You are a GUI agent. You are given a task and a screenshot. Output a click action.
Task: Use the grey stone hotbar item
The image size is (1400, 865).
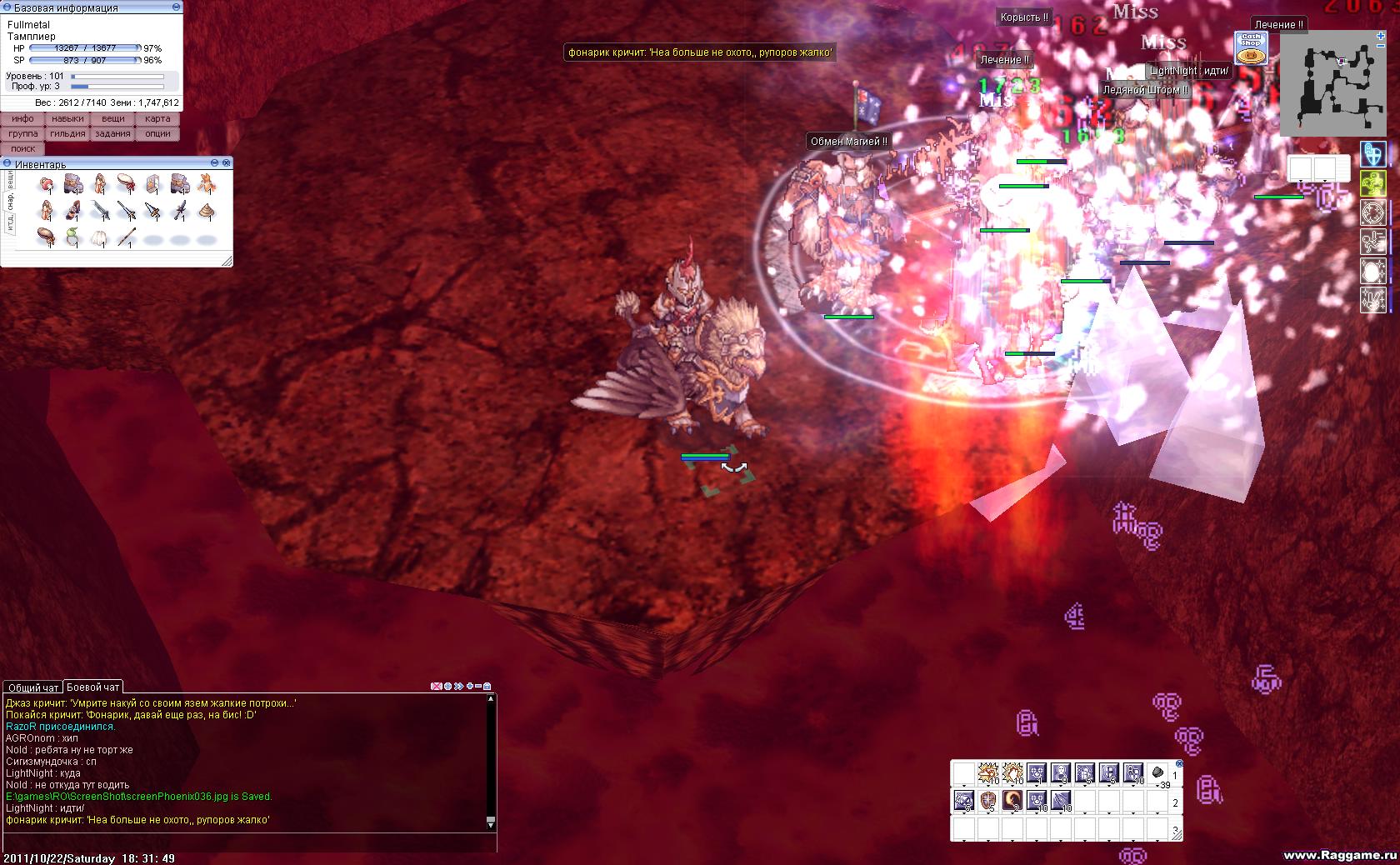pos(1157,773)
